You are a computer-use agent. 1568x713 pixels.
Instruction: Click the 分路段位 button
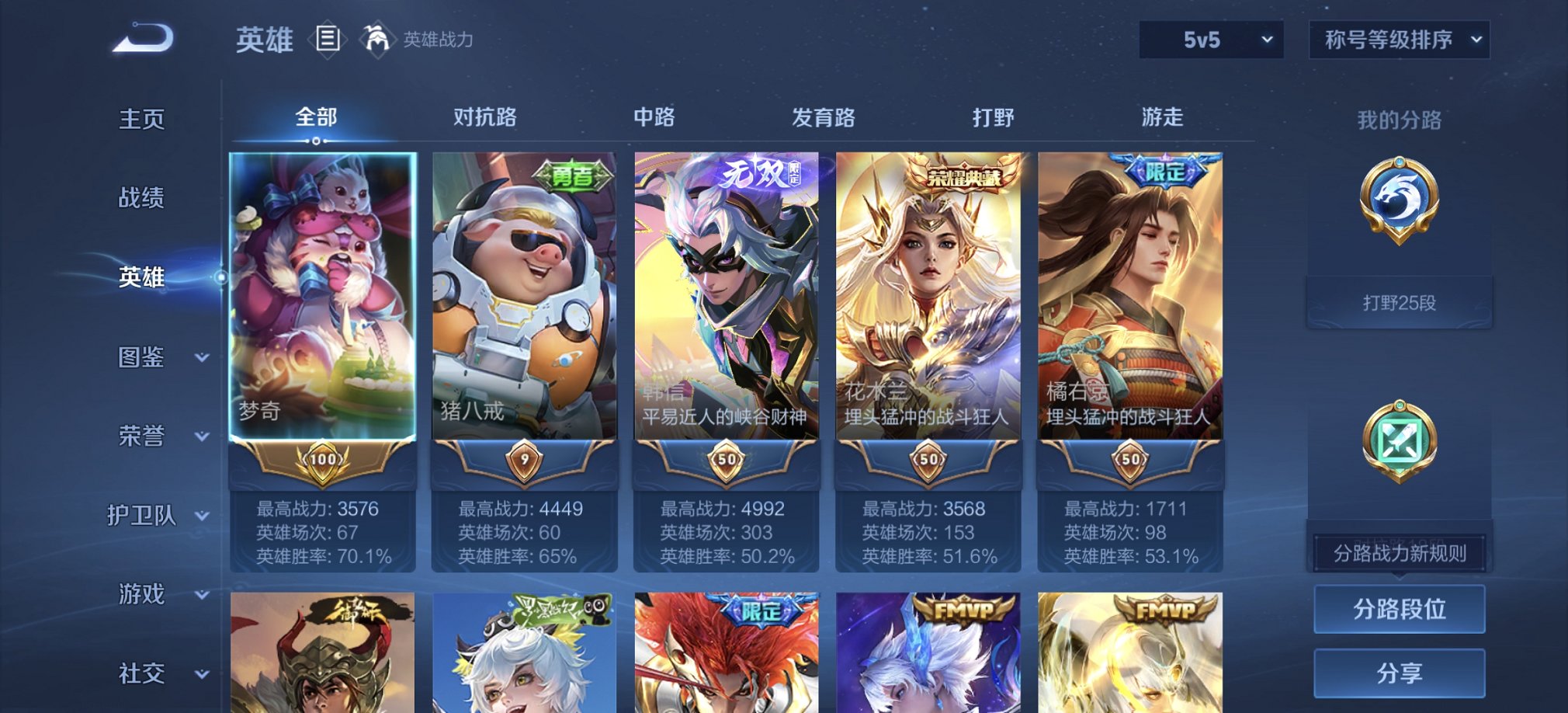tap(1397, 609)
